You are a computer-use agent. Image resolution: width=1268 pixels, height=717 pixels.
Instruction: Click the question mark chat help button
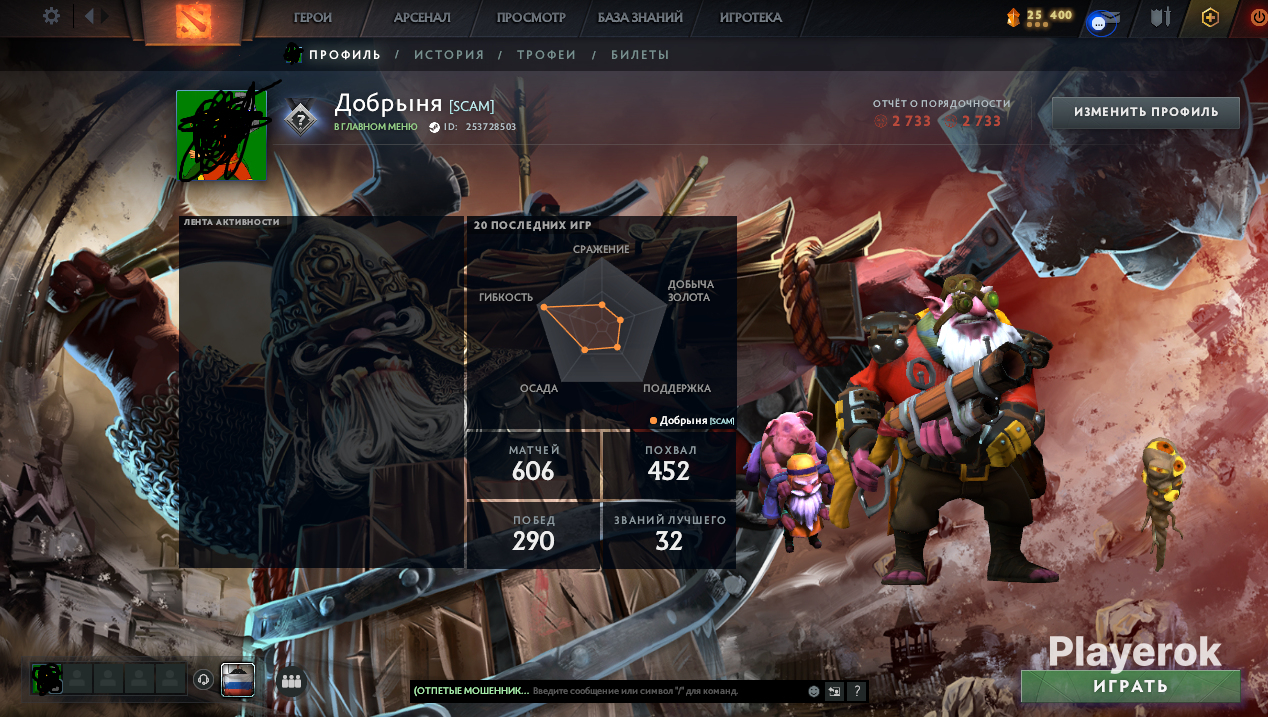(857, 691)
